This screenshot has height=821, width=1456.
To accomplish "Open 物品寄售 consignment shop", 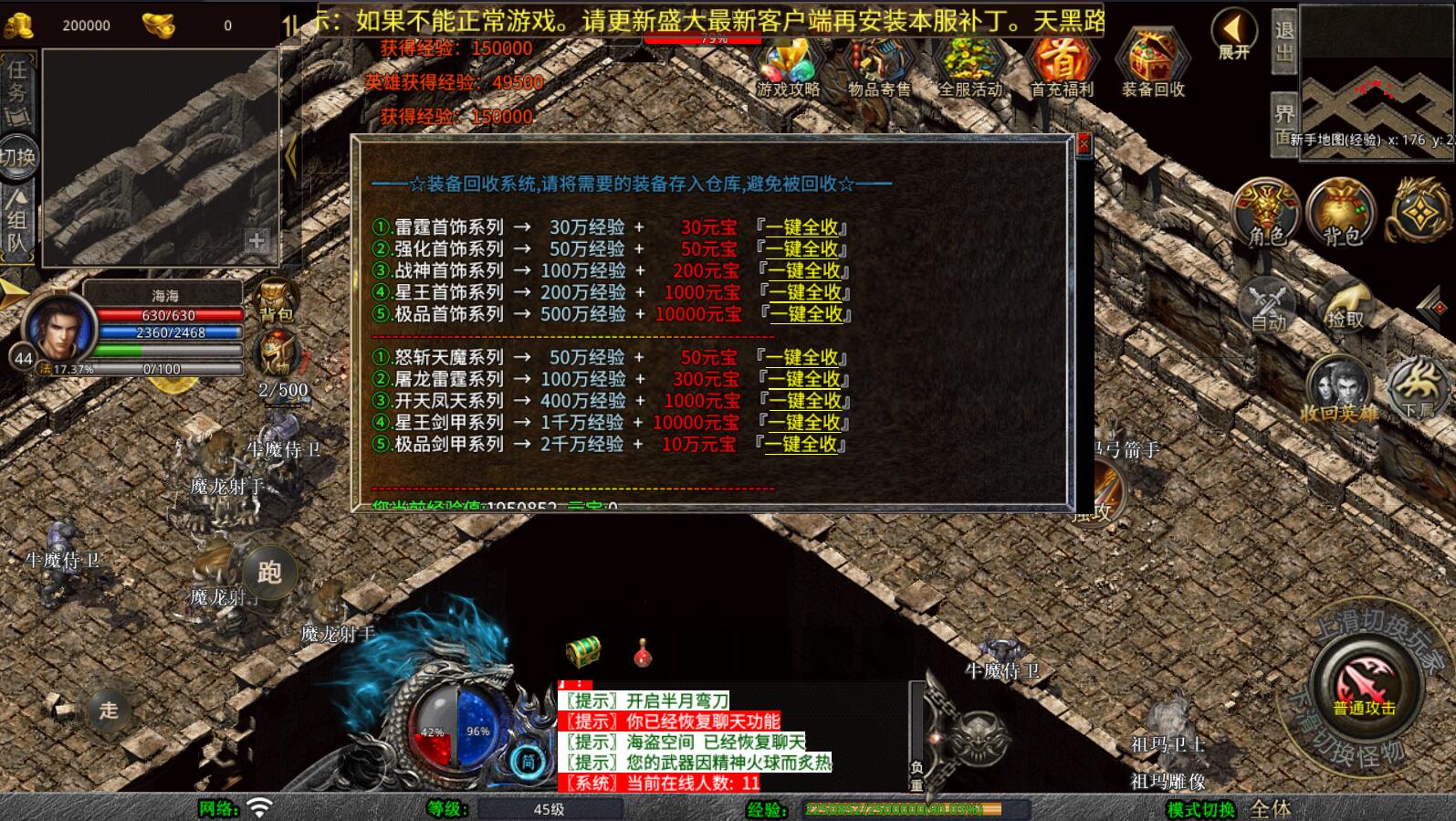I will click(x=879, y=65).
